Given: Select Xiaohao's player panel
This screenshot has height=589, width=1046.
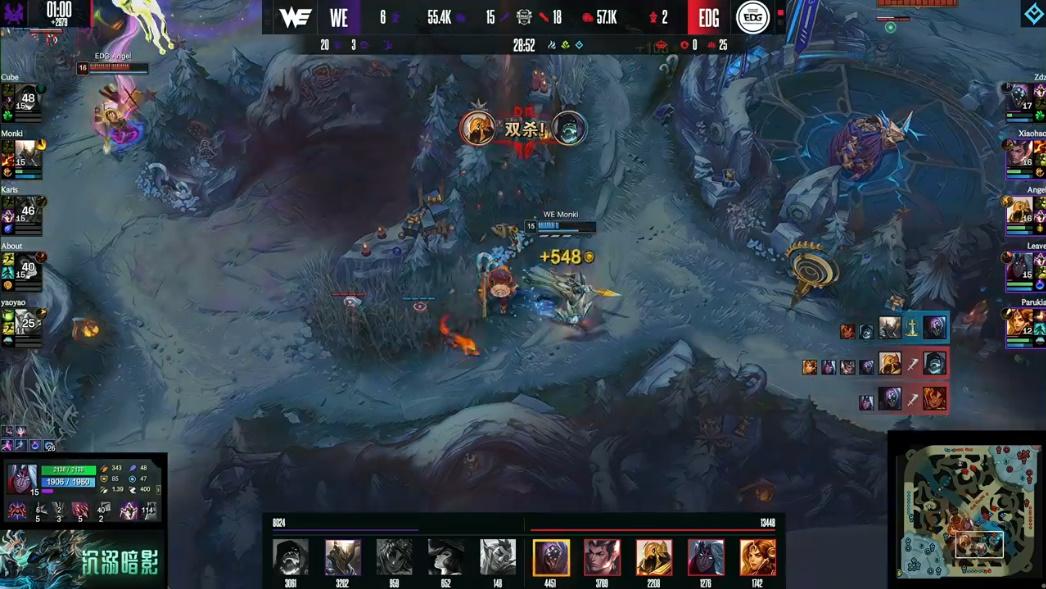Looking at the screenshot, I should click(1025, 157).
